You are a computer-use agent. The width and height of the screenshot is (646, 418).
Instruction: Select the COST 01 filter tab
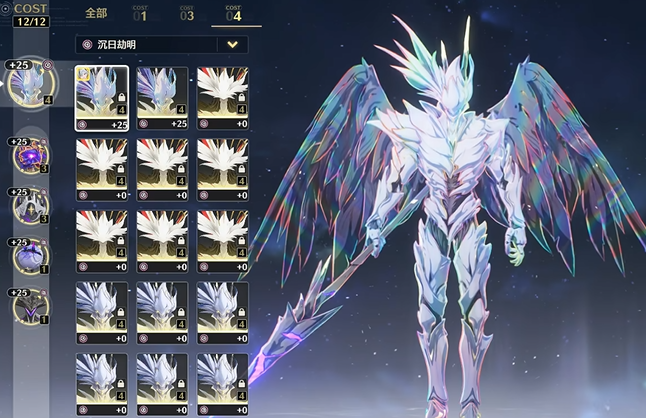pos(140,14)
